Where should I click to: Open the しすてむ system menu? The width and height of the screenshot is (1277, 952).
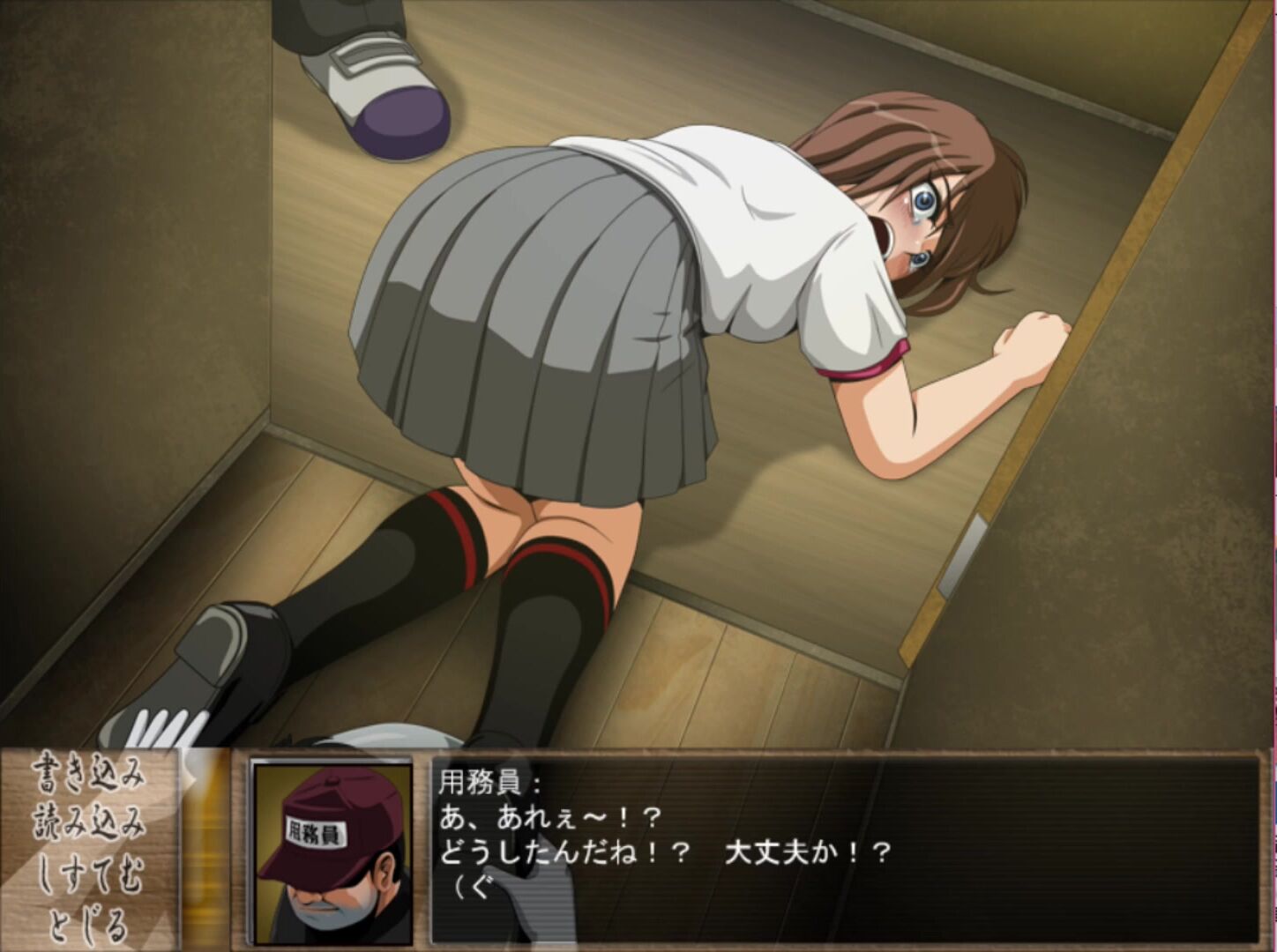point(88,874)
